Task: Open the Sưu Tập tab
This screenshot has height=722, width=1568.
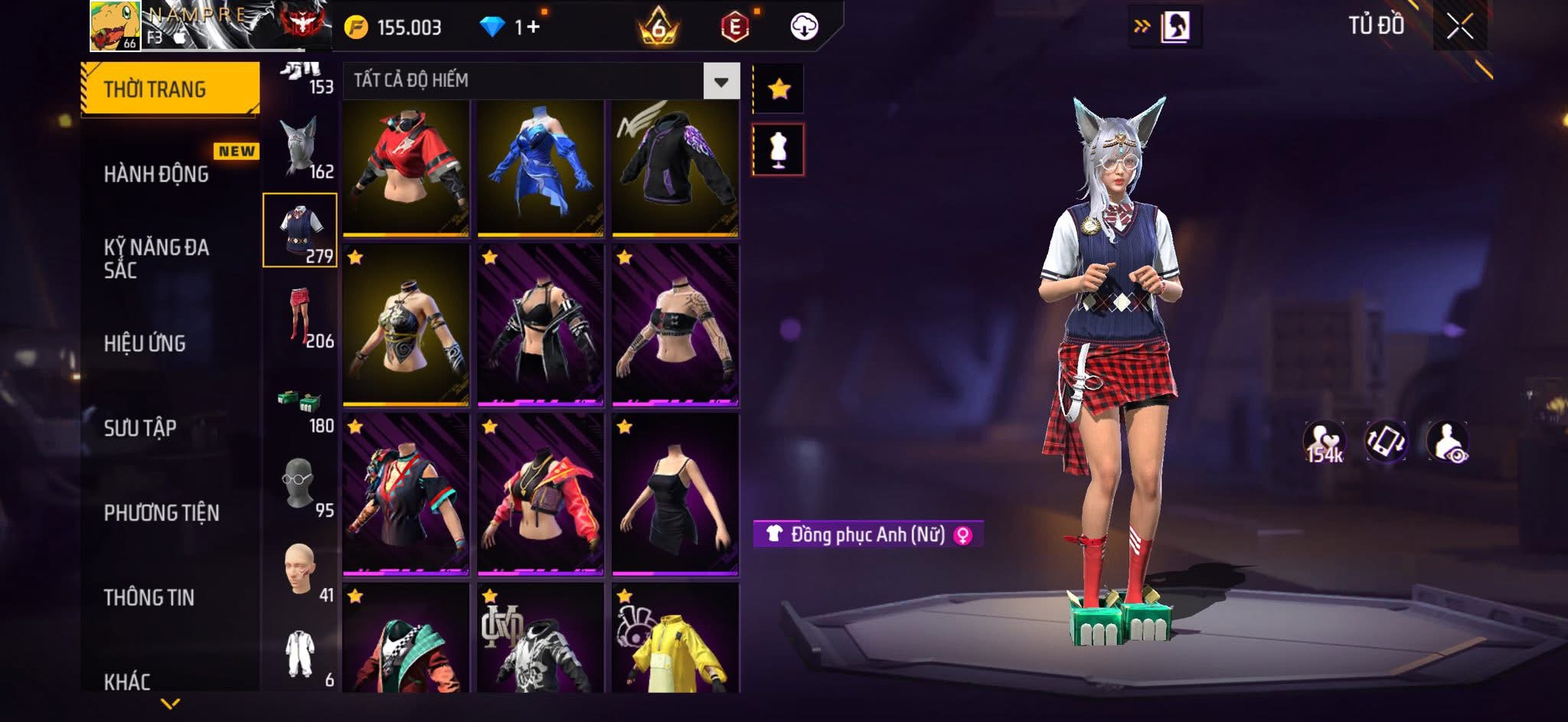Action: pos(140,428)
